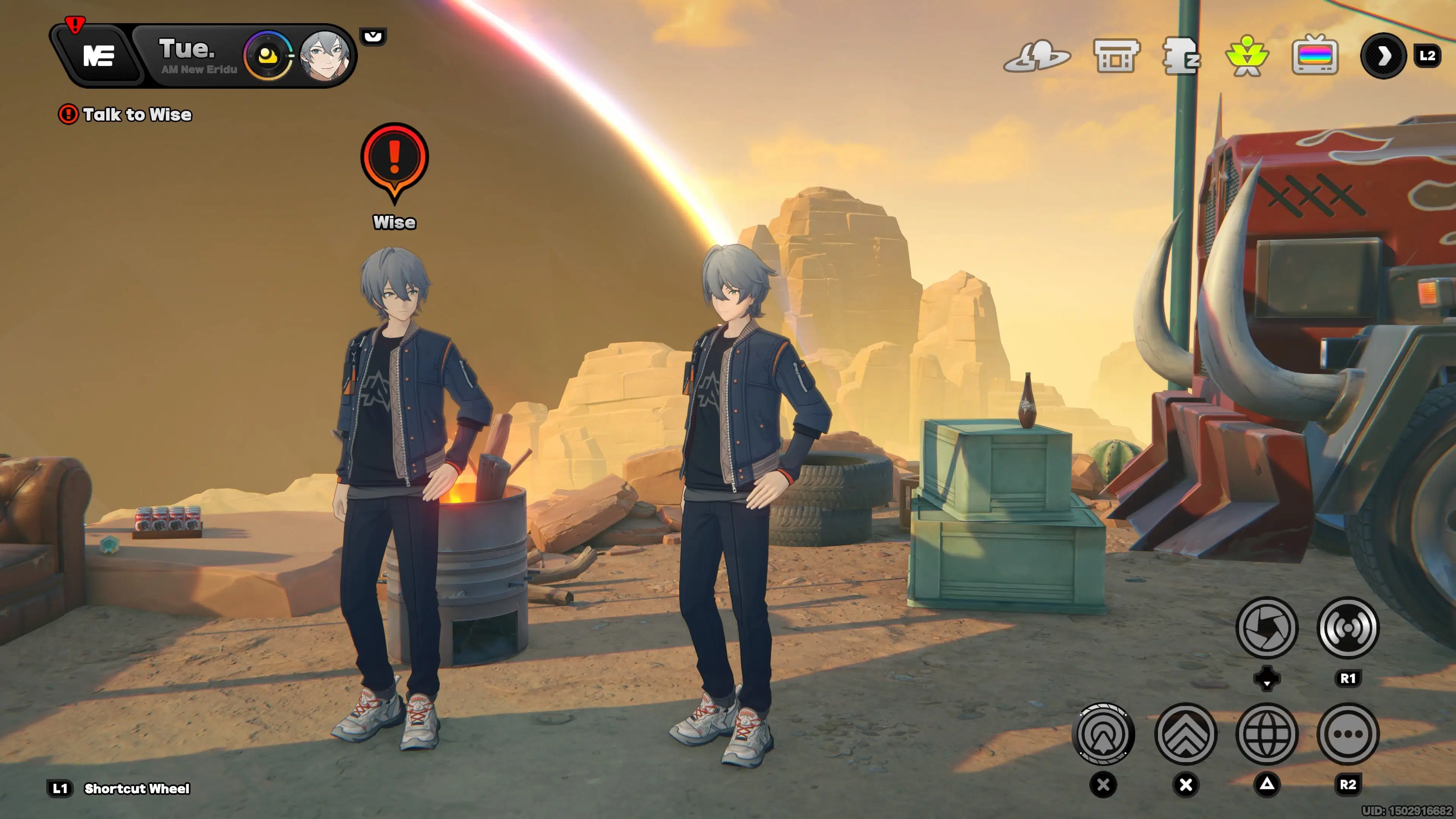Open the Inter-Knot globe icon

(1268, 734)
